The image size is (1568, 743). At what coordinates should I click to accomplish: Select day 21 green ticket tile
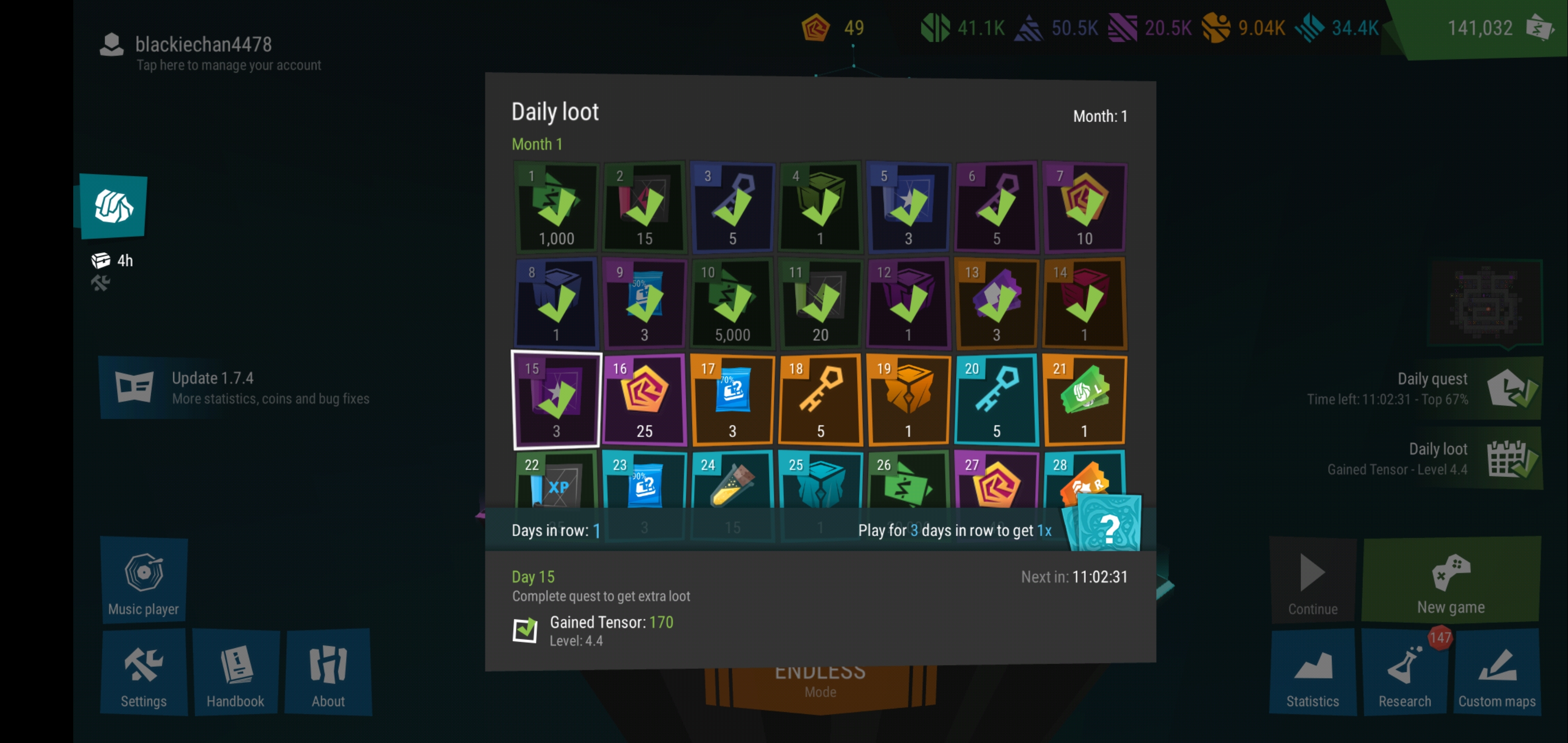click(x=1084, y=399)
